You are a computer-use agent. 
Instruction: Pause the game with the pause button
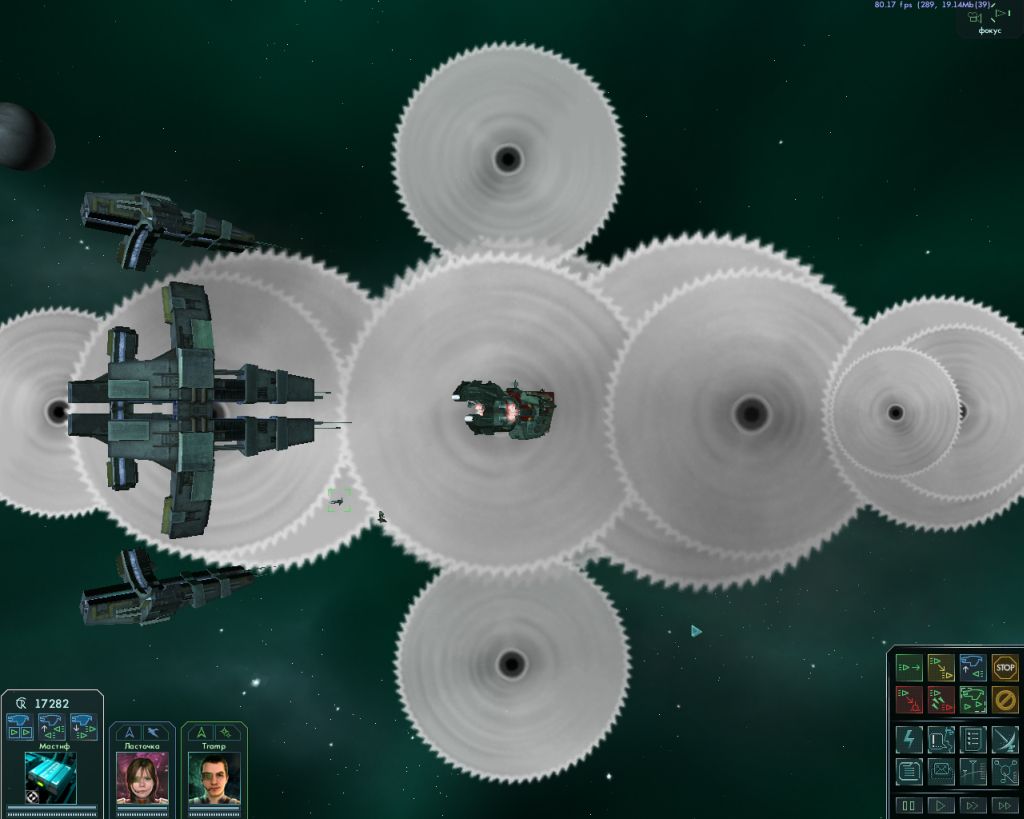click(x=909, y=805)
